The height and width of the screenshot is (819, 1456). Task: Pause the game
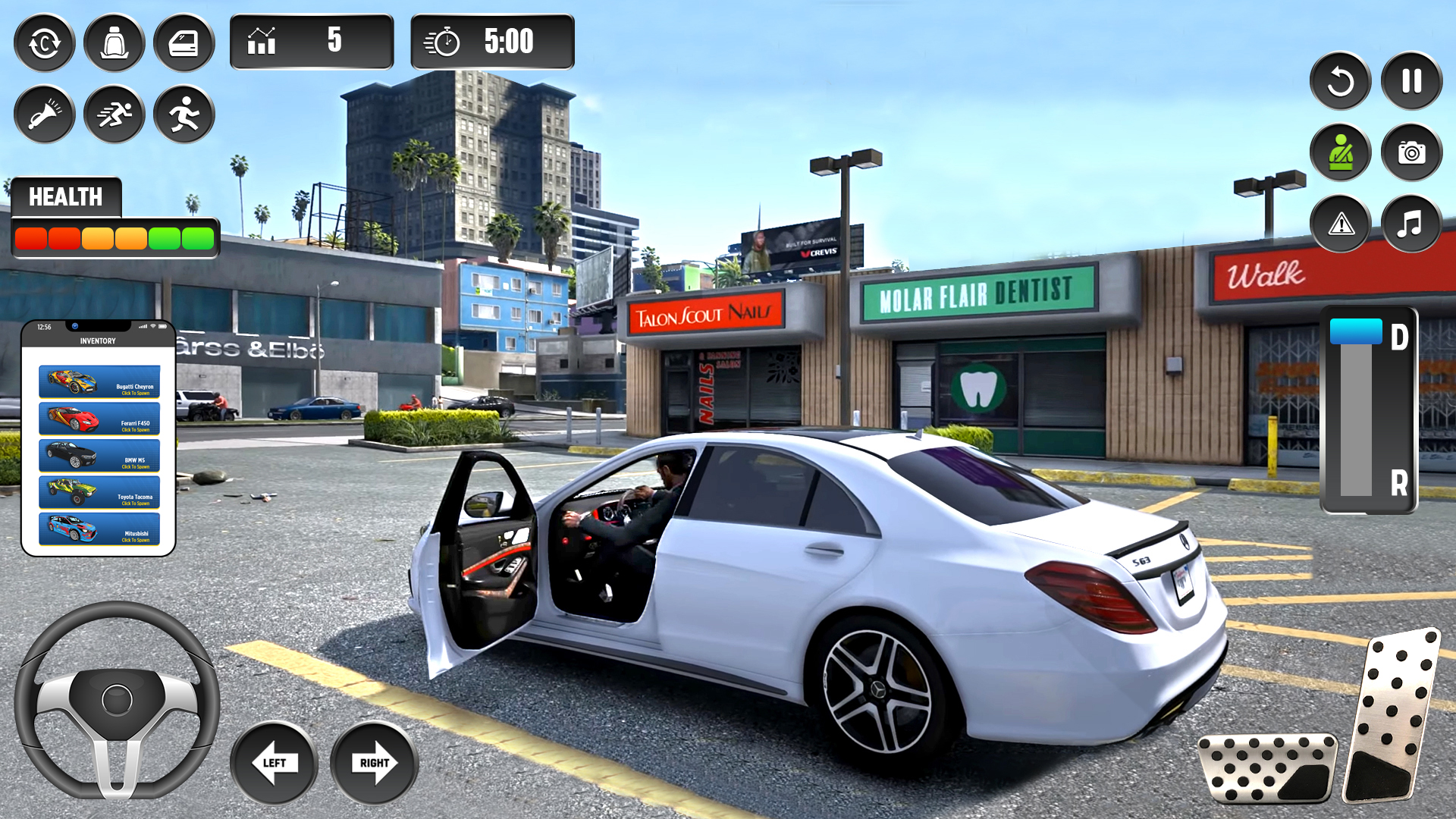pyautogui.click(x=1411, y=81)
